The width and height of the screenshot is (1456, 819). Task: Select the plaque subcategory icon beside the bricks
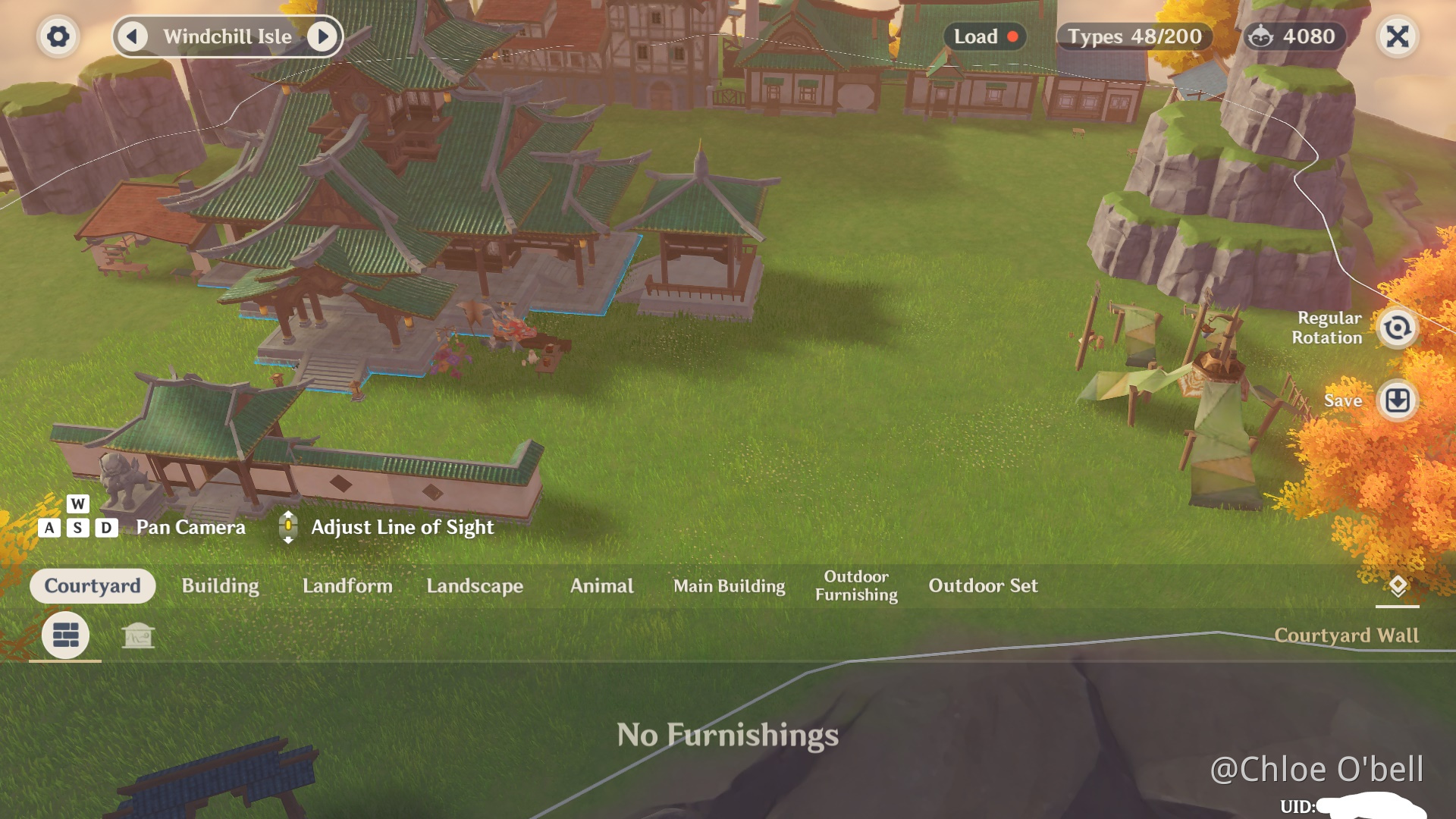tap(139, 635)
